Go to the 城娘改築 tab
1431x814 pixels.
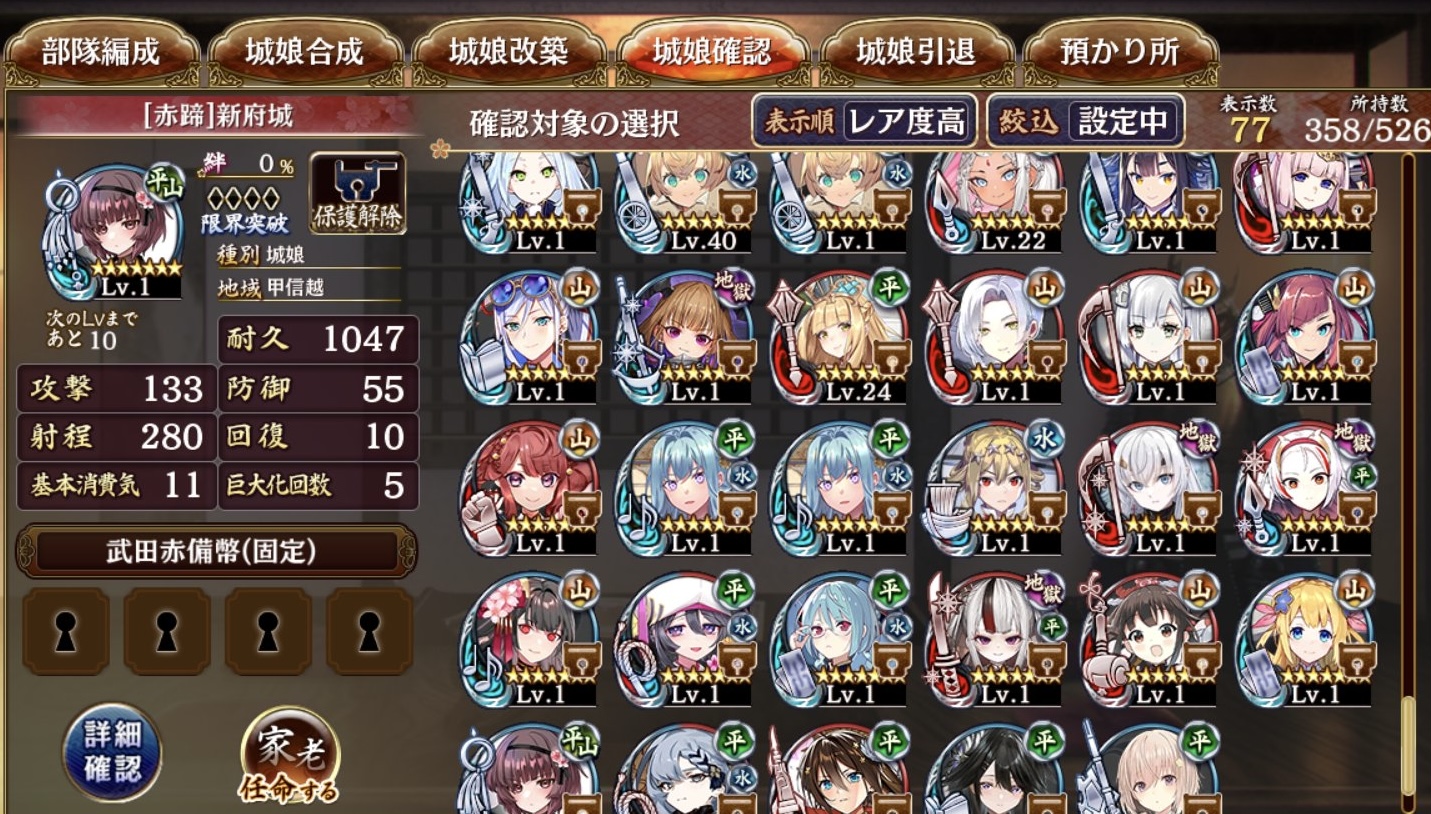(509, 52)
